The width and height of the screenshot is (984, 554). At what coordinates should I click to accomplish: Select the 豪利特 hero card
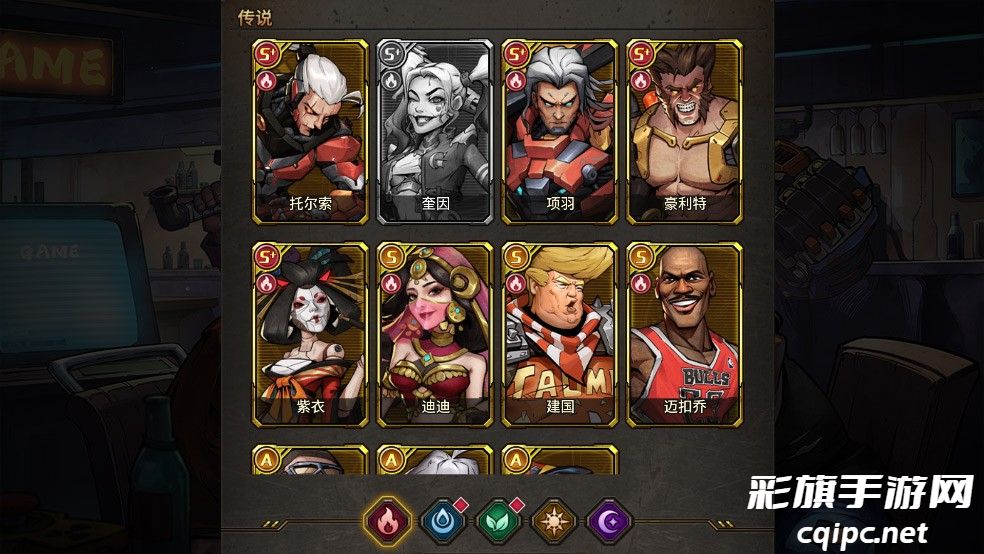[684, 132]
